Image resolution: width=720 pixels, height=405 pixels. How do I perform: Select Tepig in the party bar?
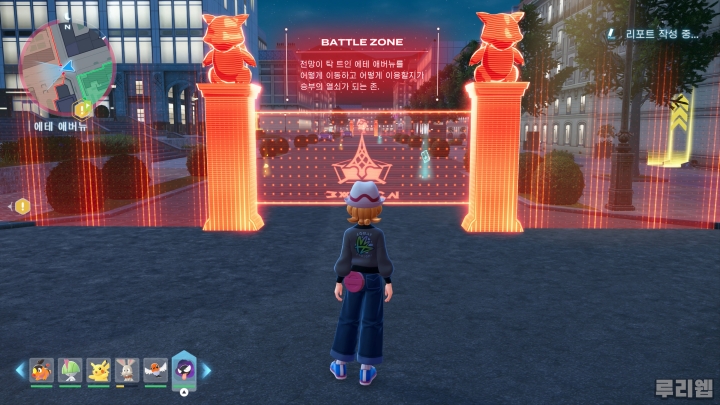(x=41, y=370)
